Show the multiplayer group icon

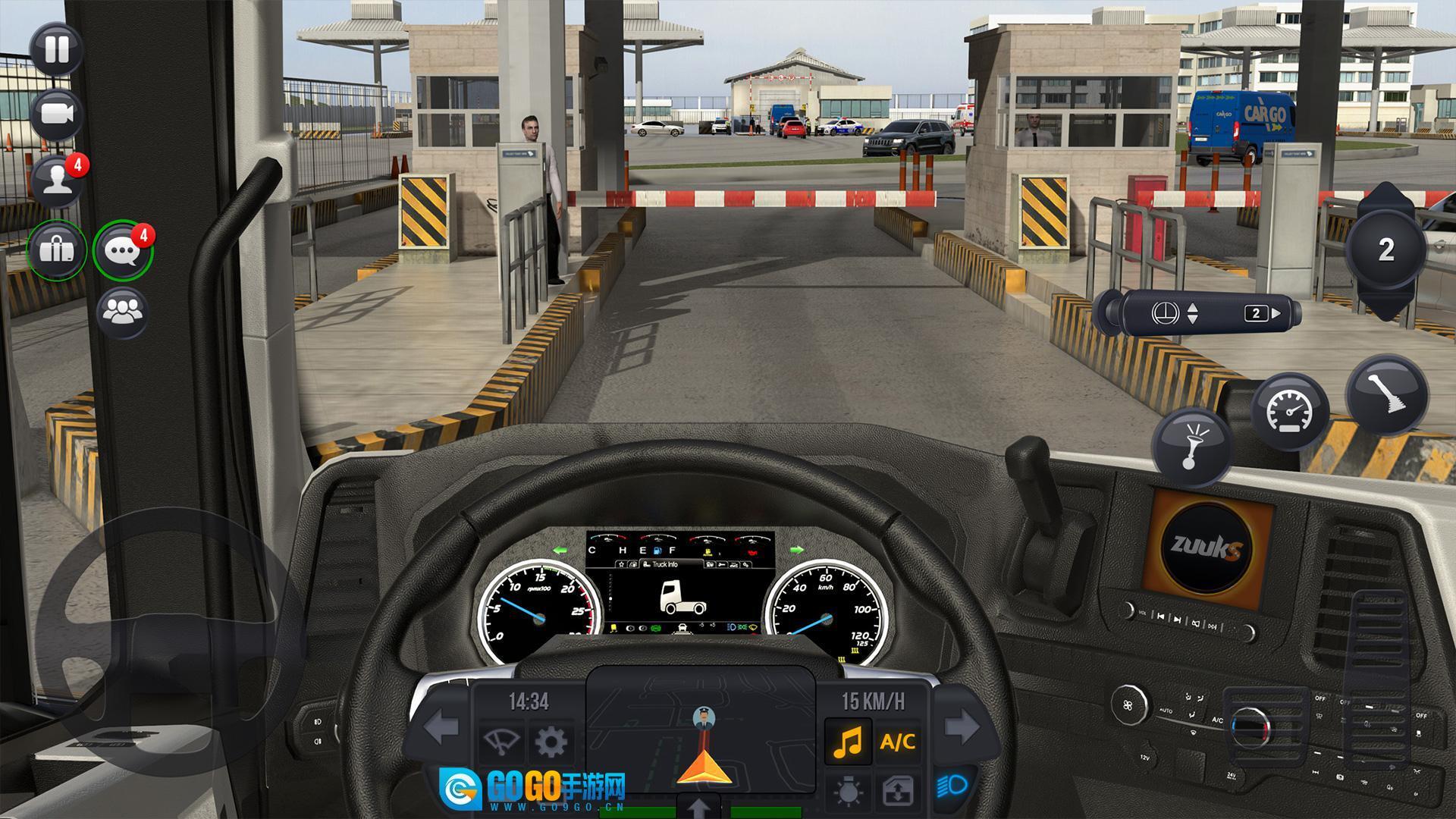click(x=123, y=311)
